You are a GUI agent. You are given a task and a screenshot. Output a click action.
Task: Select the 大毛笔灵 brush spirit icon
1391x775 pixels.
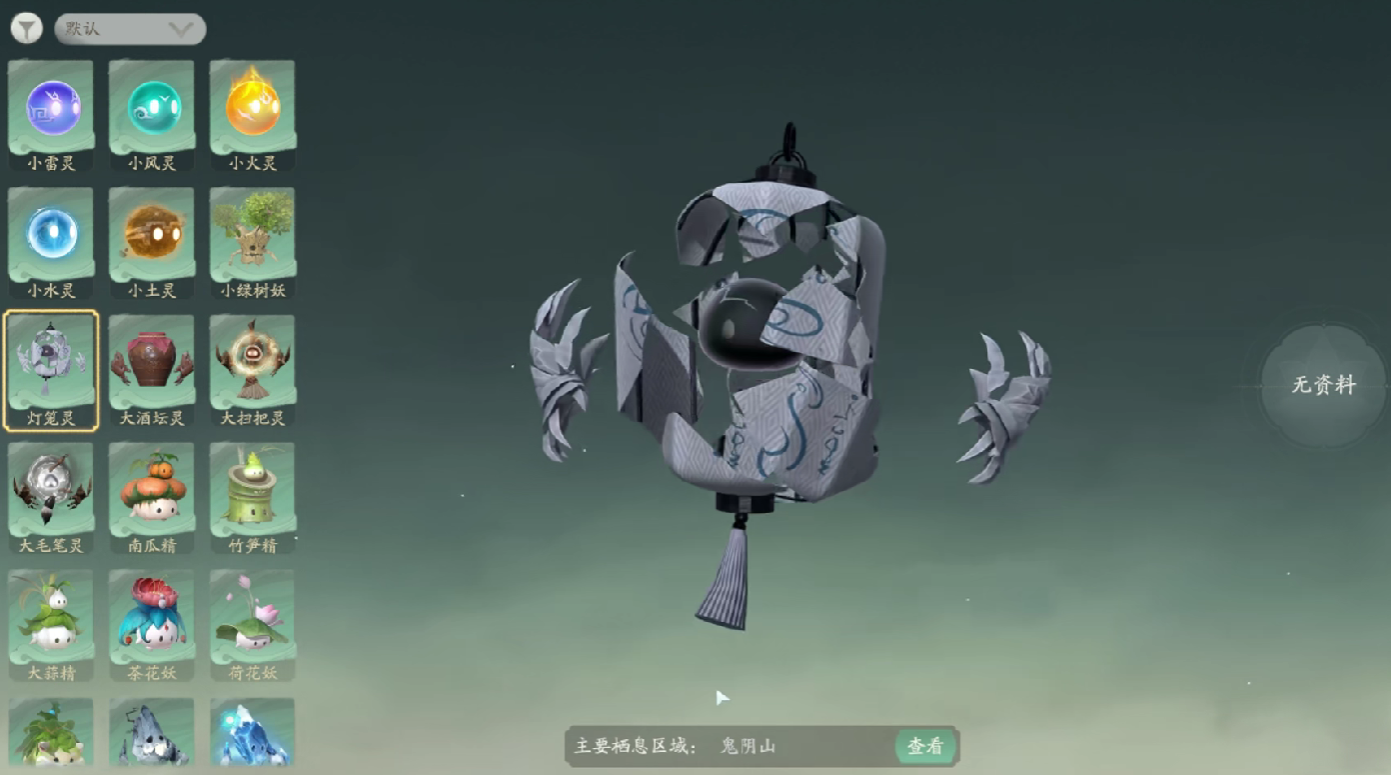pos(50,488)
